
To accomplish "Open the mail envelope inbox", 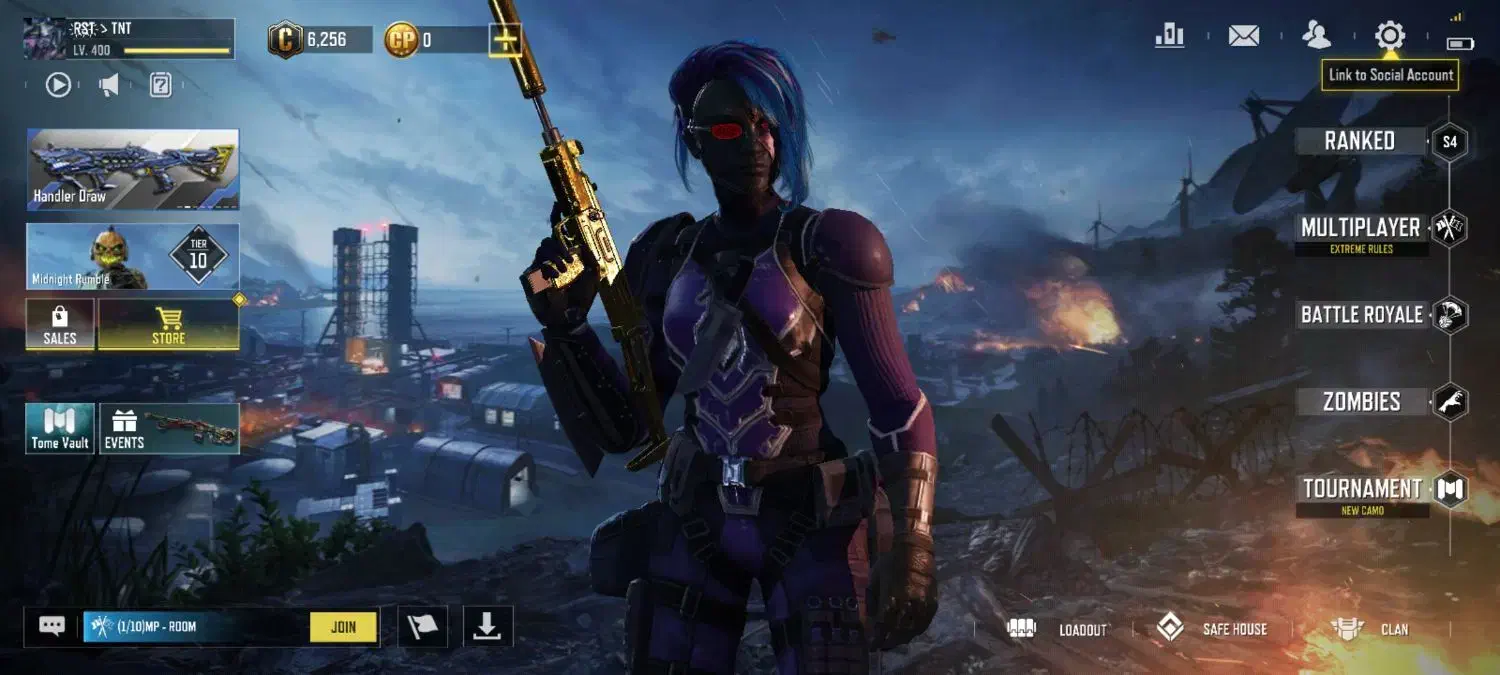I will [1243, 36].
